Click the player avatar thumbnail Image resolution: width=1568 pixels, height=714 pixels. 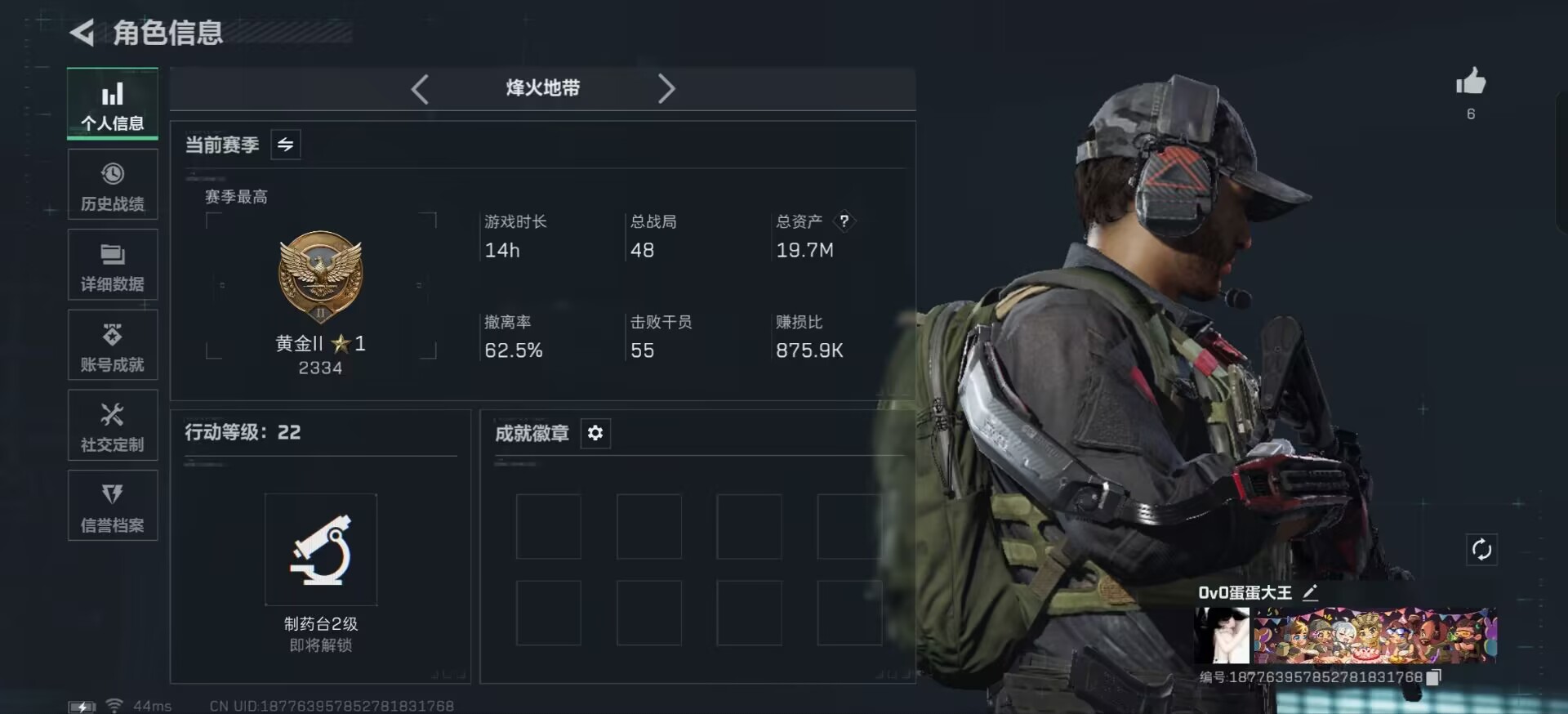tap(1222, 636)
